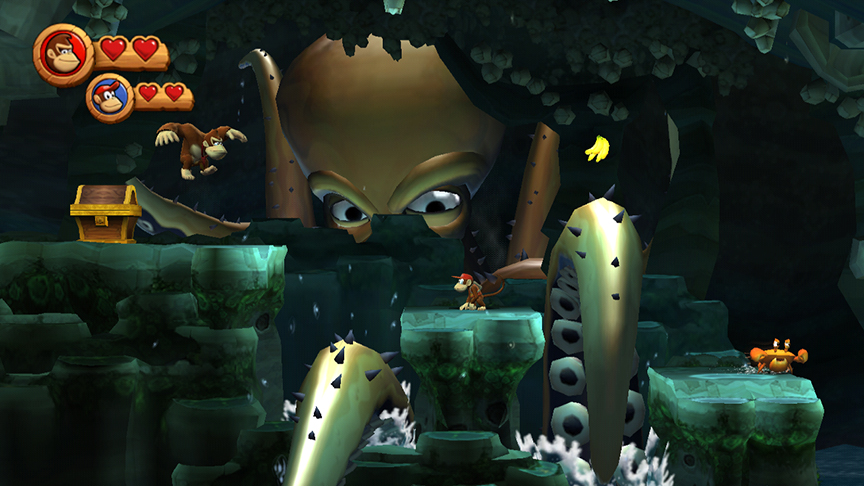Select the Diddy Kong portrait badge

[110, 97]
